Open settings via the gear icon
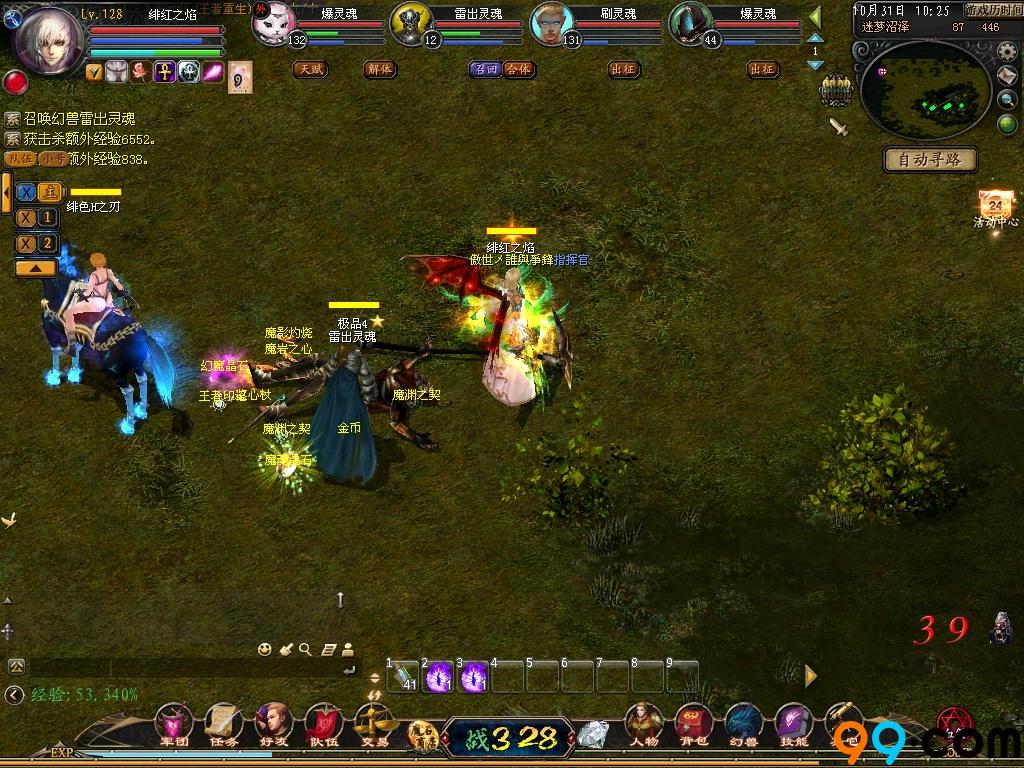The image size is (1024, 768). [x=1007, y=51]
